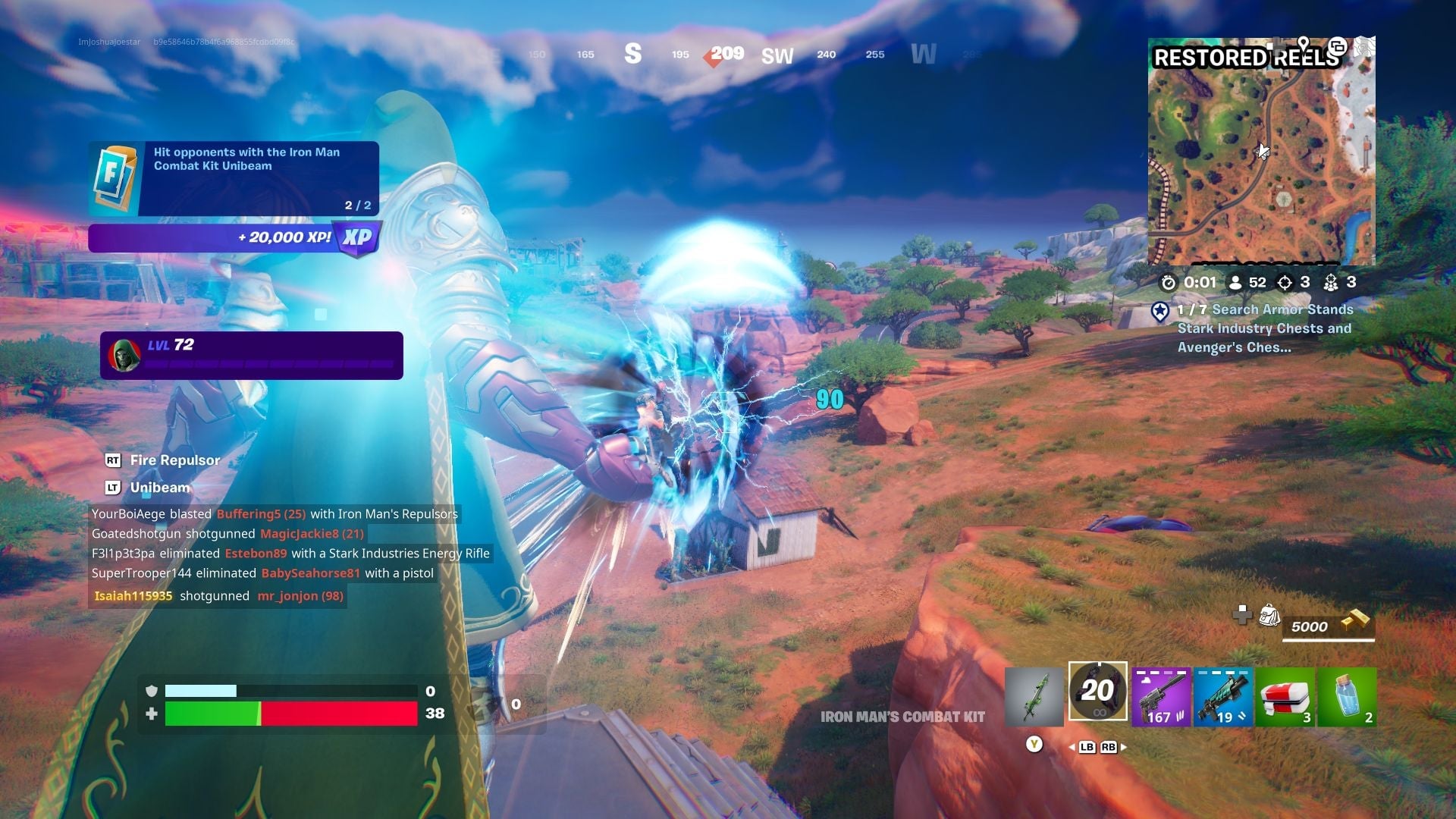This screenshot has height=819, width=1456.
Task: Click the right arrow beside RB to cycle slots
Action: point(1124,747)
